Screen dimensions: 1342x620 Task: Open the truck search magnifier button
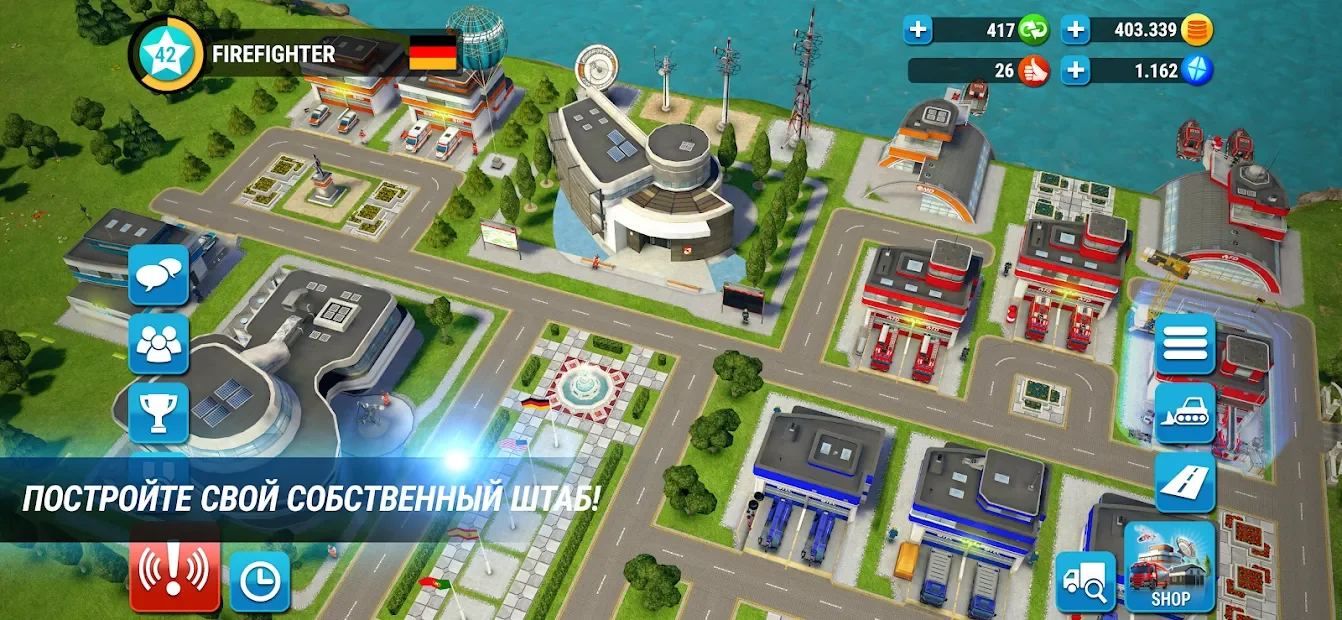1086,580
